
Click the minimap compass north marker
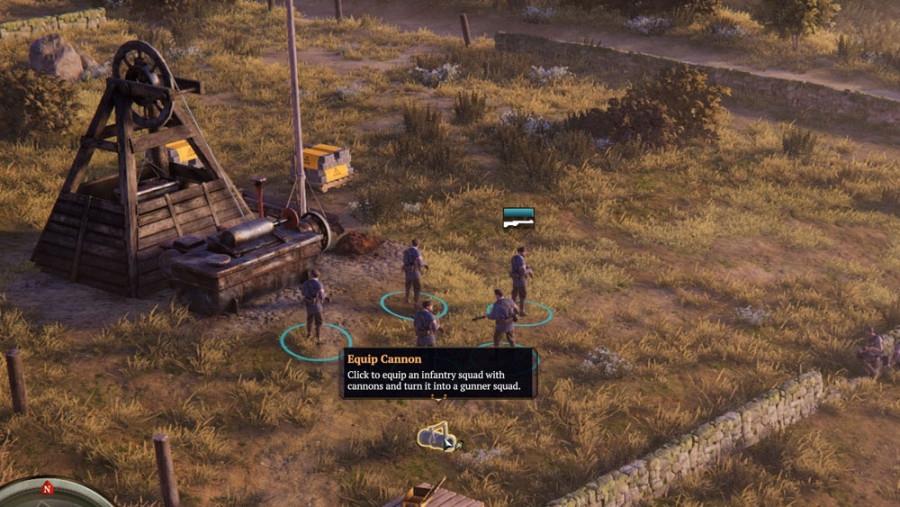click(46, 490)
